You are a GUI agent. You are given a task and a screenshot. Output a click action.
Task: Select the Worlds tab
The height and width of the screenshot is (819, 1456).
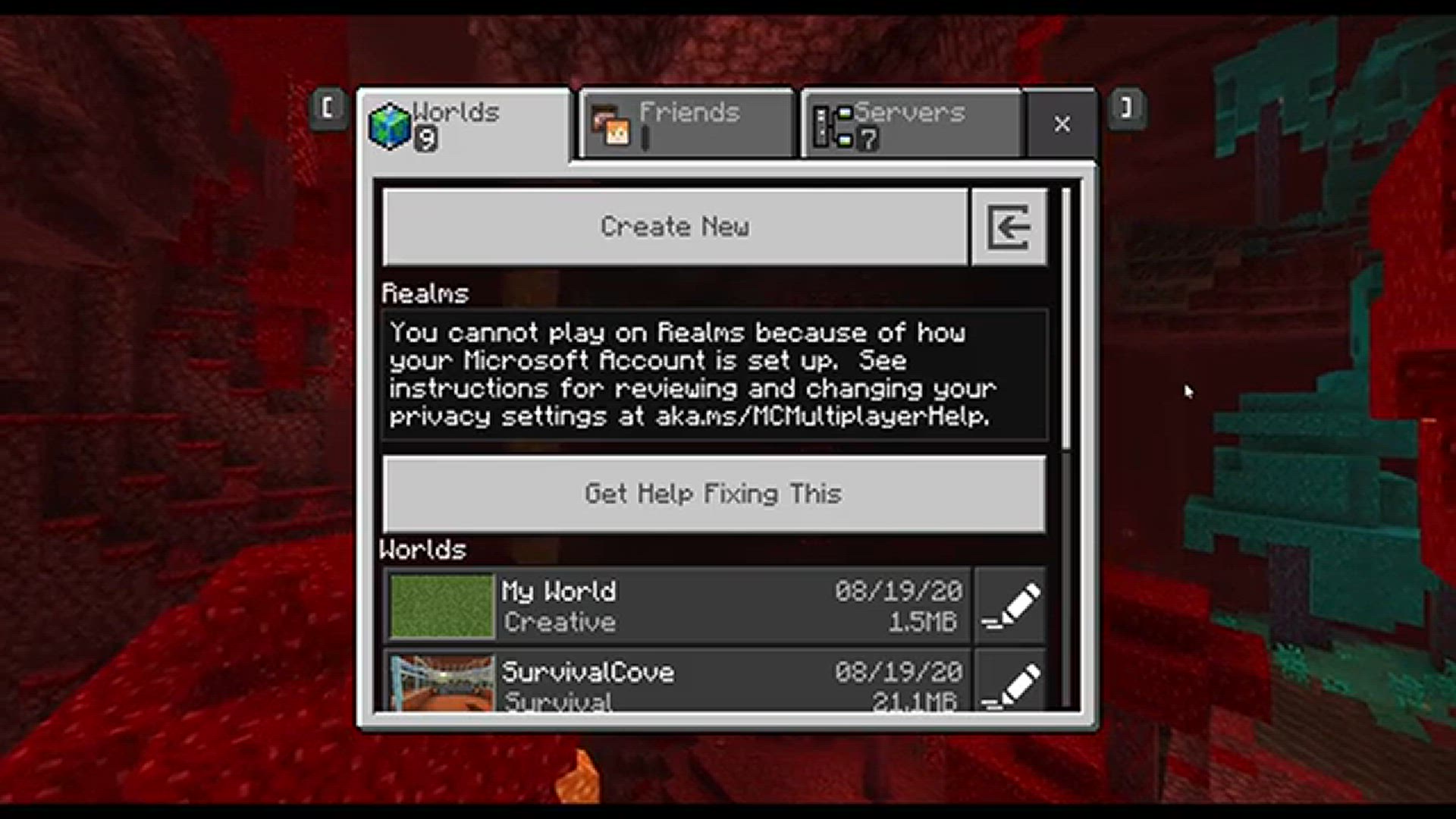464,124
